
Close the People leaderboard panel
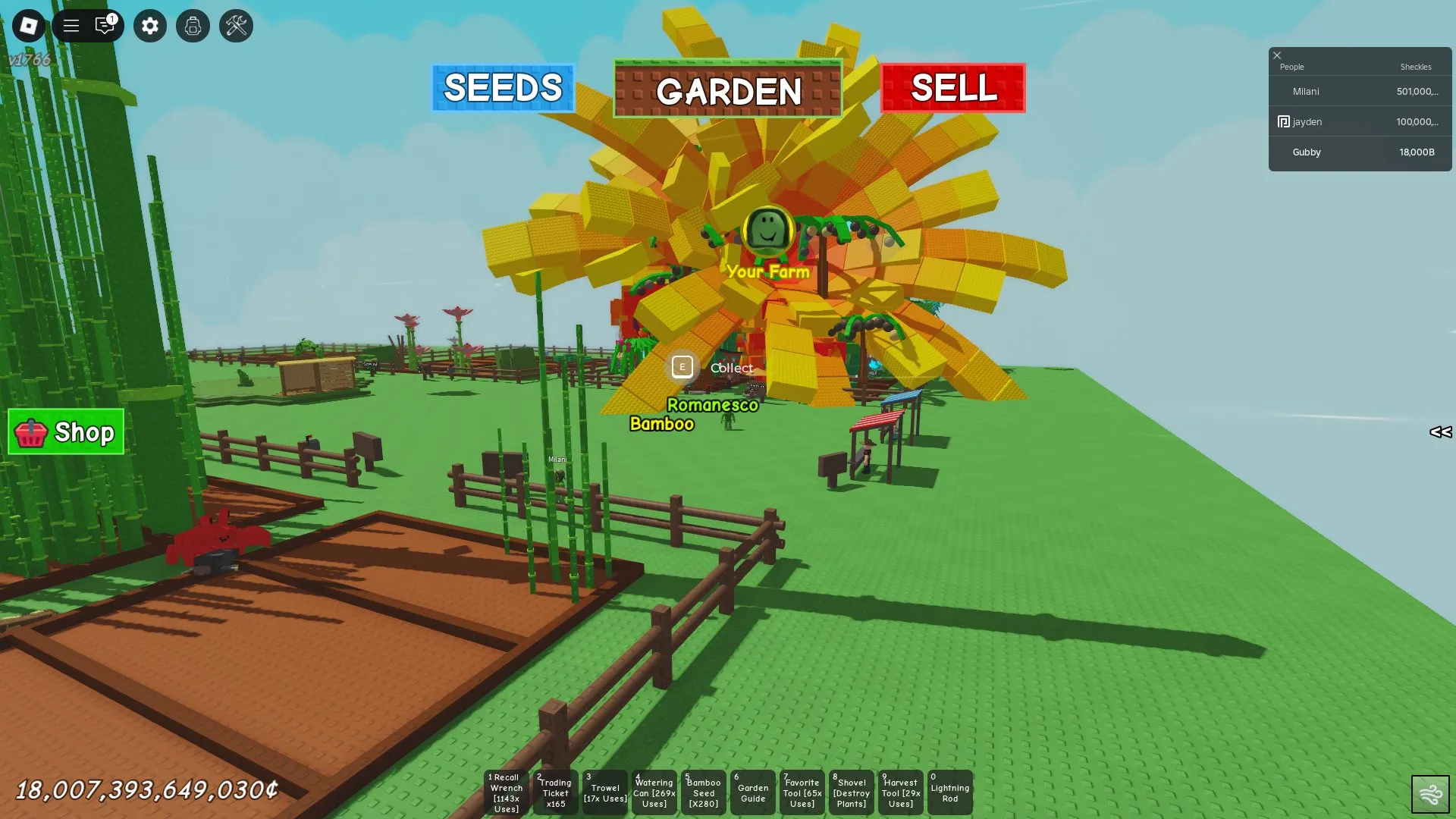click(1277, 55)
